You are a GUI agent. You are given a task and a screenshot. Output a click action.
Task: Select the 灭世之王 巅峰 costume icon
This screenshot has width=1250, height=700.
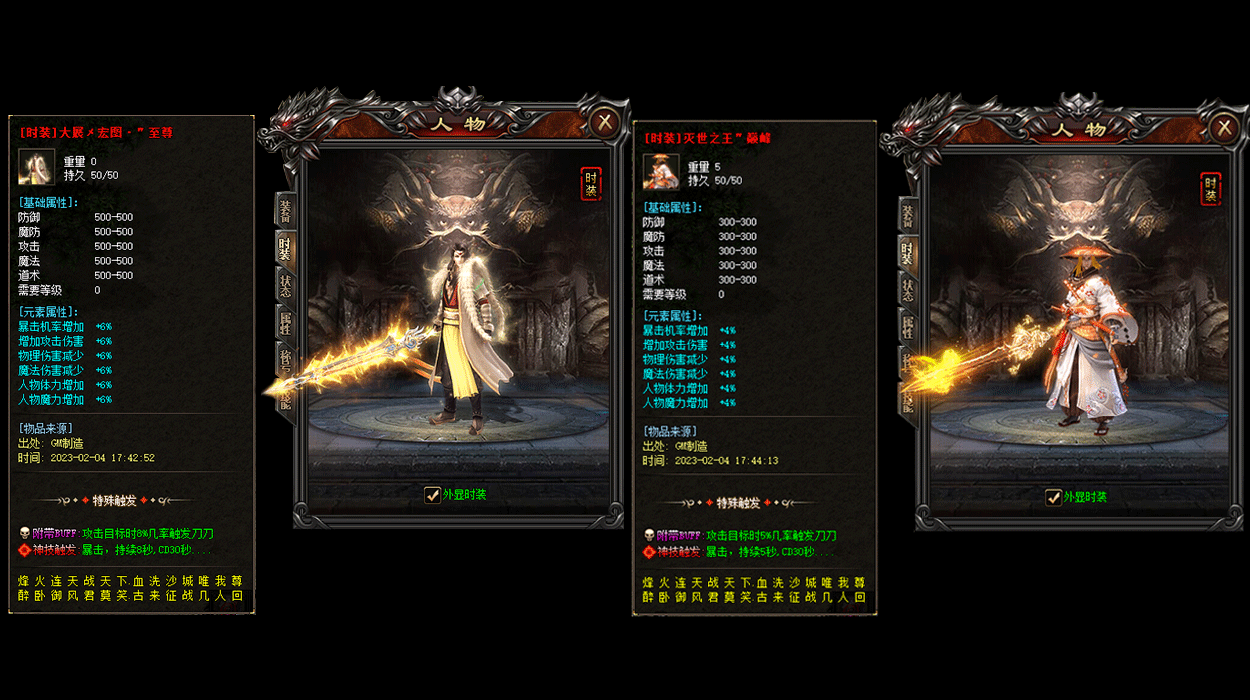point(661,172)
